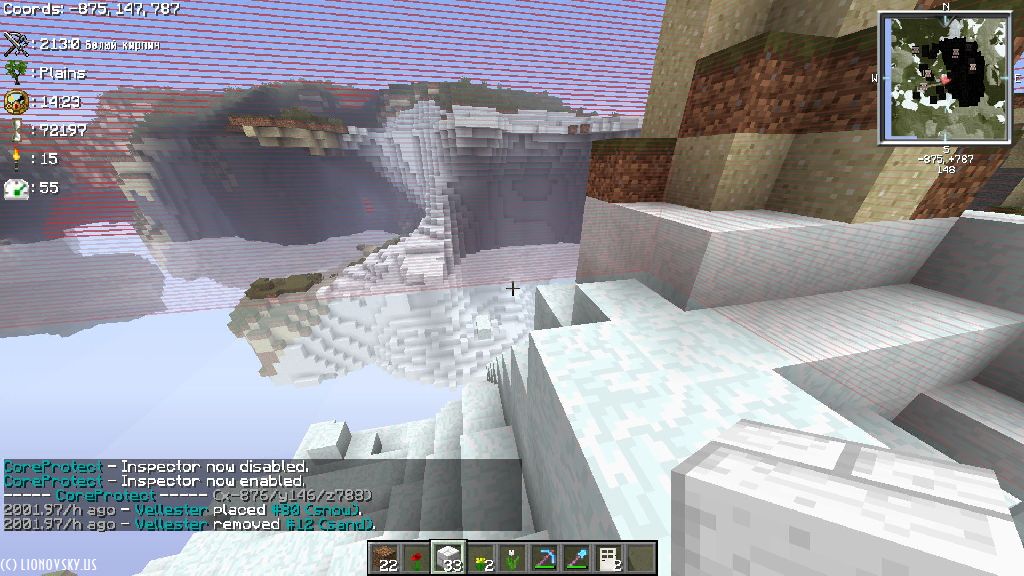The width and height of the screenshot is (1024, 576).
Task: Select the red poppy flower slot
Action: (416, 557)
